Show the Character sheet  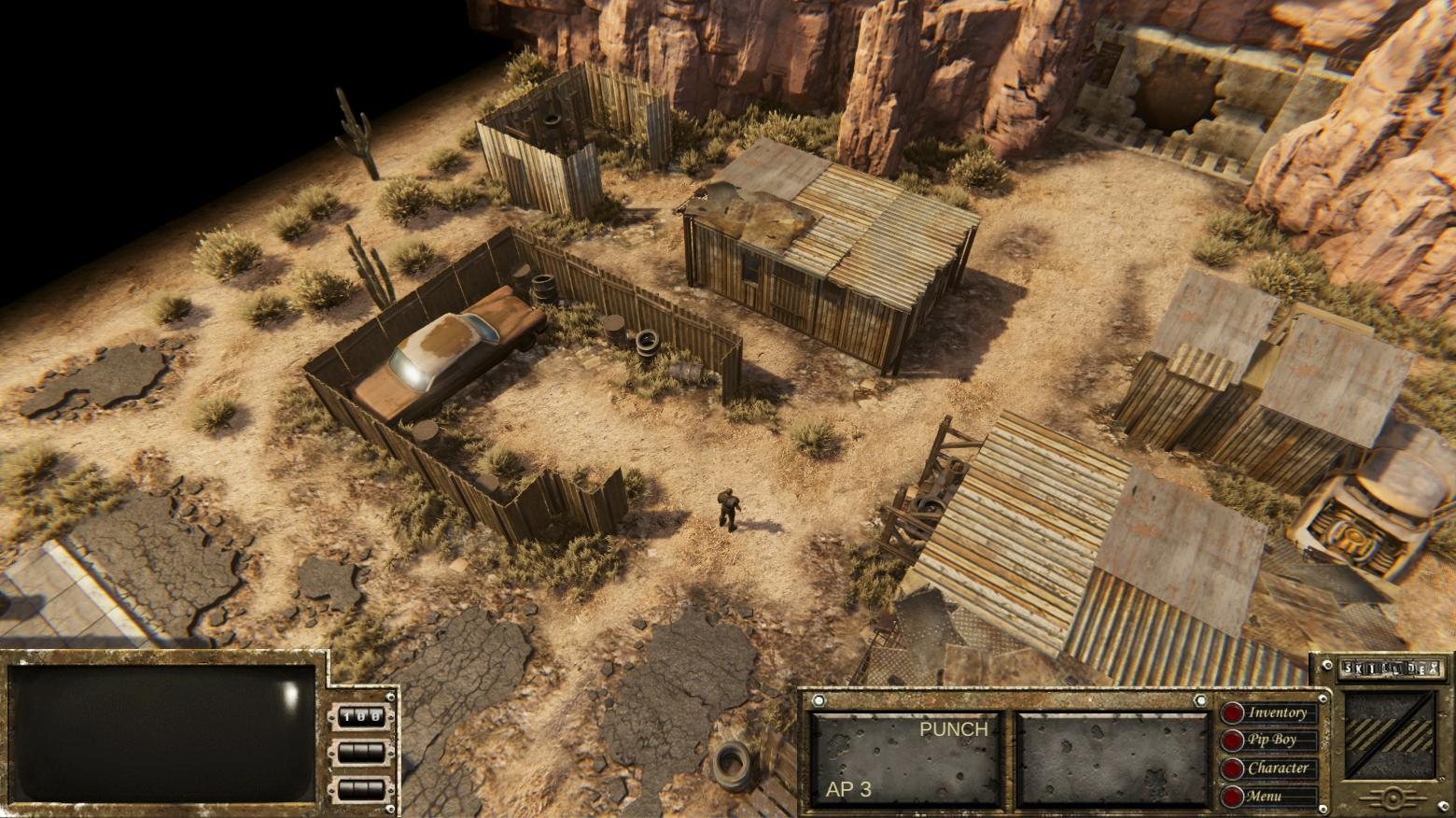[x=1269, y=769]
